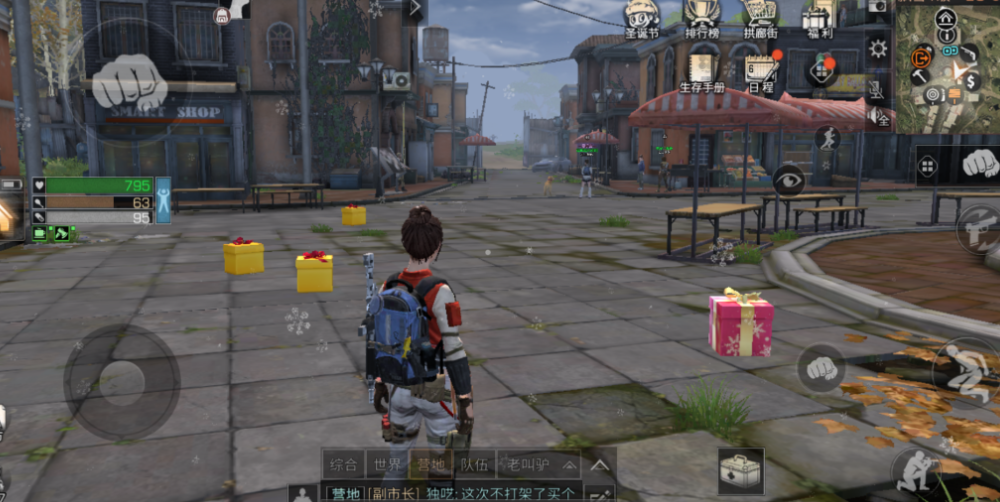Viewport: 1000px width, 502px height.
Task: Toggle auto-run with the running figure icon
Action: 827,139
